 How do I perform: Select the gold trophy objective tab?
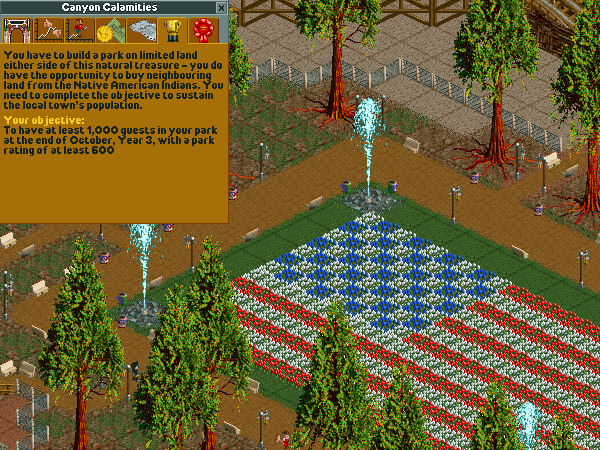[171, 30]
